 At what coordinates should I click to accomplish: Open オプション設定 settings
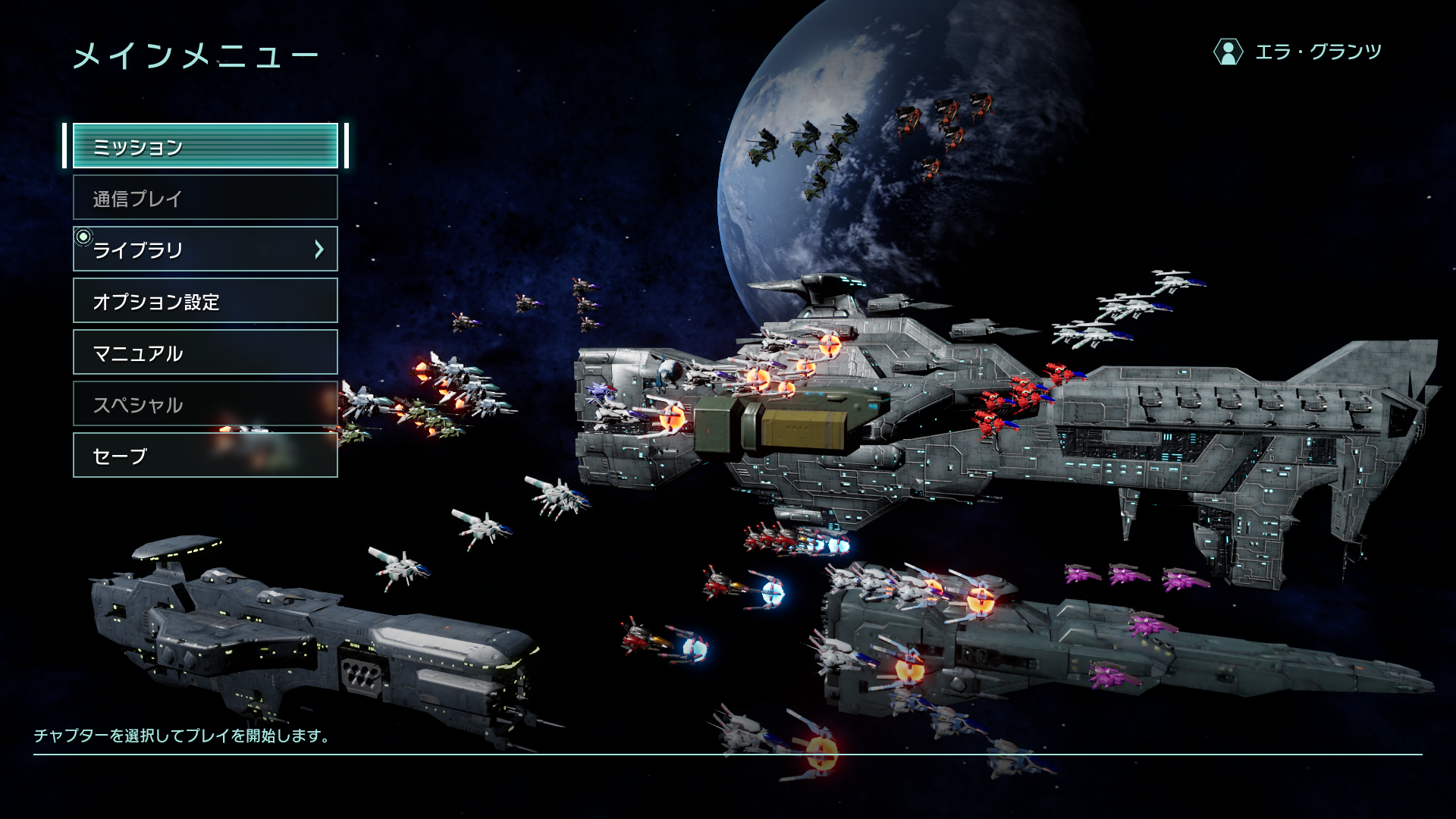205,301
